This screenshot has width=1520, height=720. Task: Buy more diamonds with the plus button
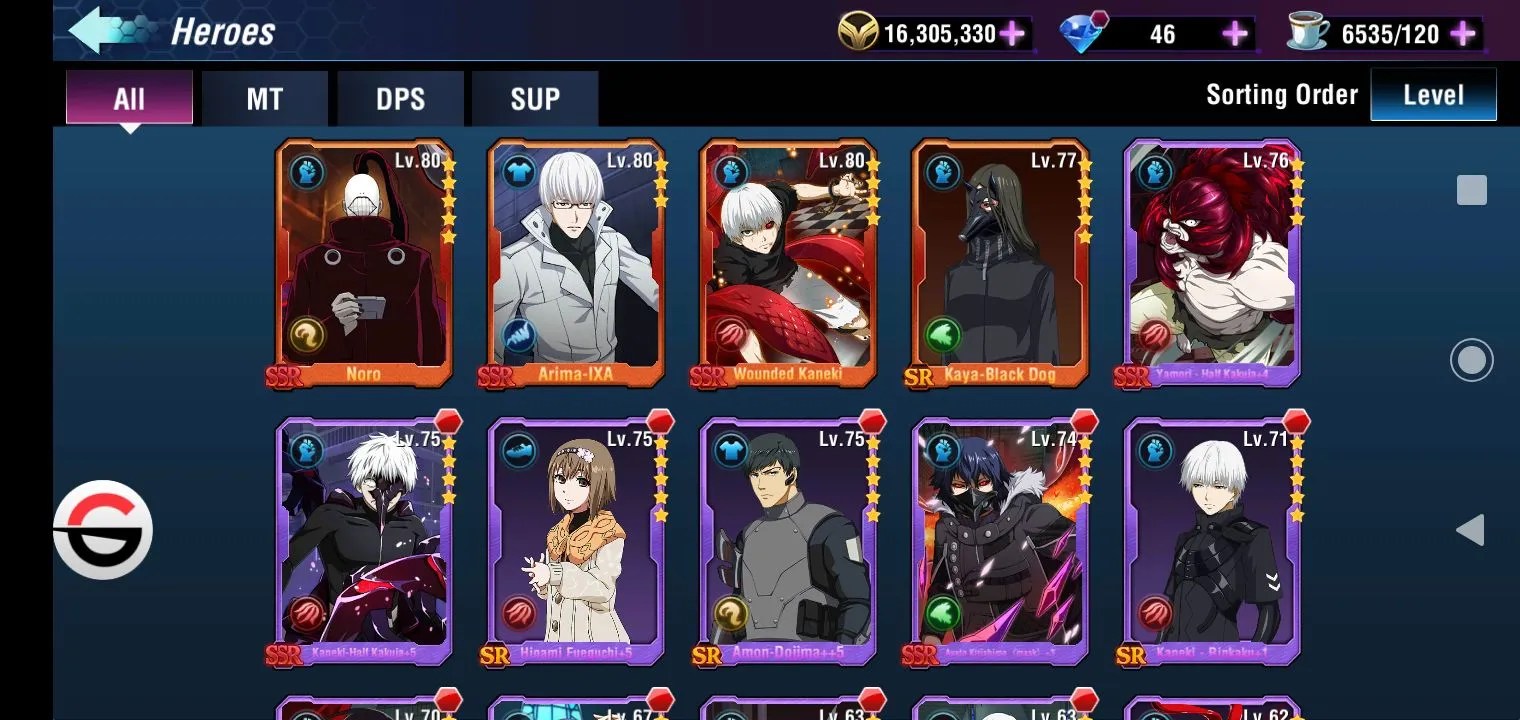(1235, 34)
